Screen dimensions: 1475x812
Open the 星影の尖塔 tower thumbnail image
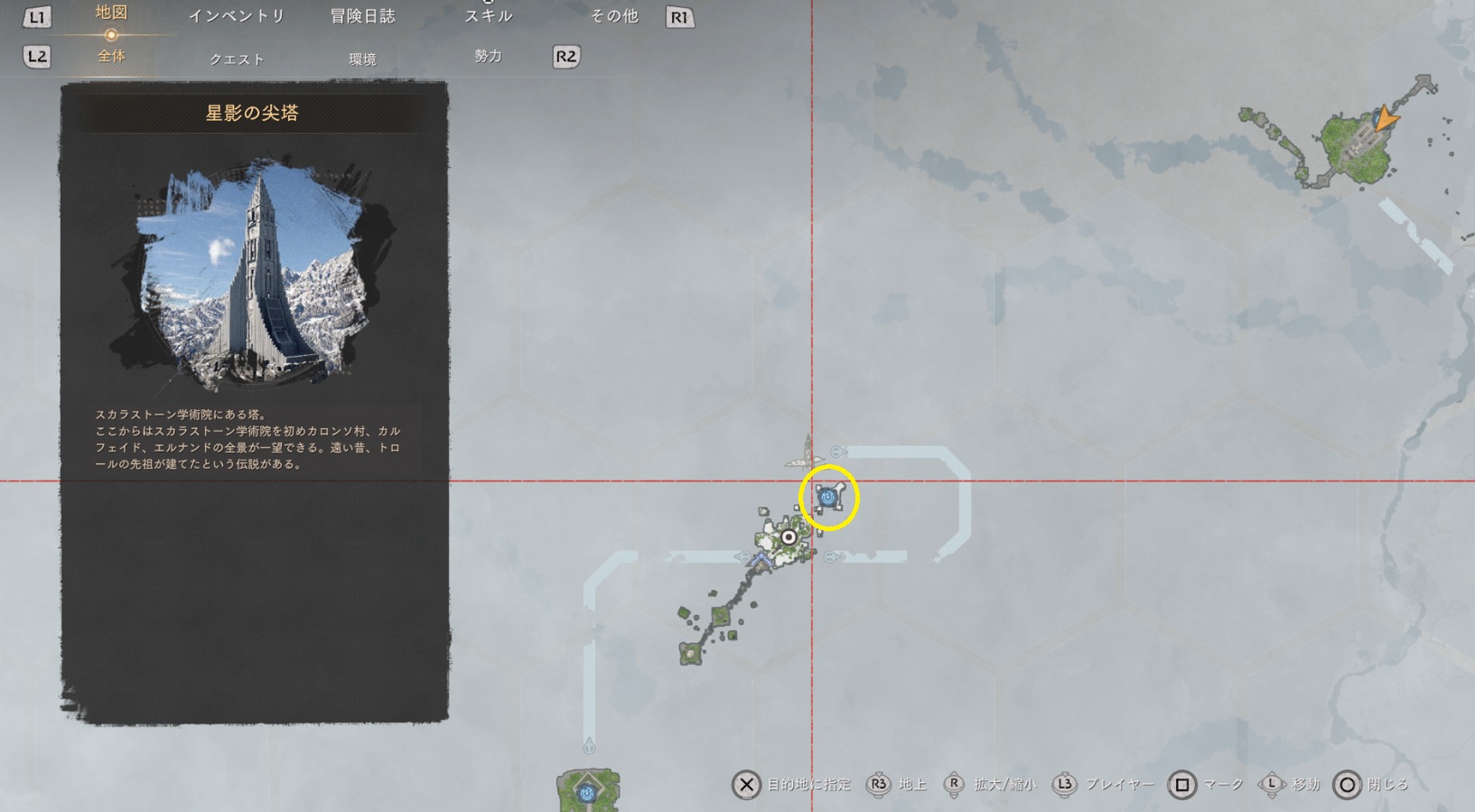[x=255, y=275]
